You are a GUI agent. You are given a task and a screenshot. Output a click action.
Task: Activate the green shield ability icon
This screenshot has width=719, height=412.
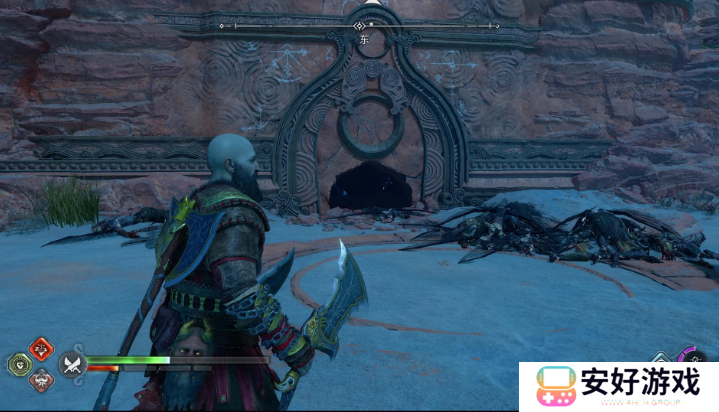[x=22, y=364]
